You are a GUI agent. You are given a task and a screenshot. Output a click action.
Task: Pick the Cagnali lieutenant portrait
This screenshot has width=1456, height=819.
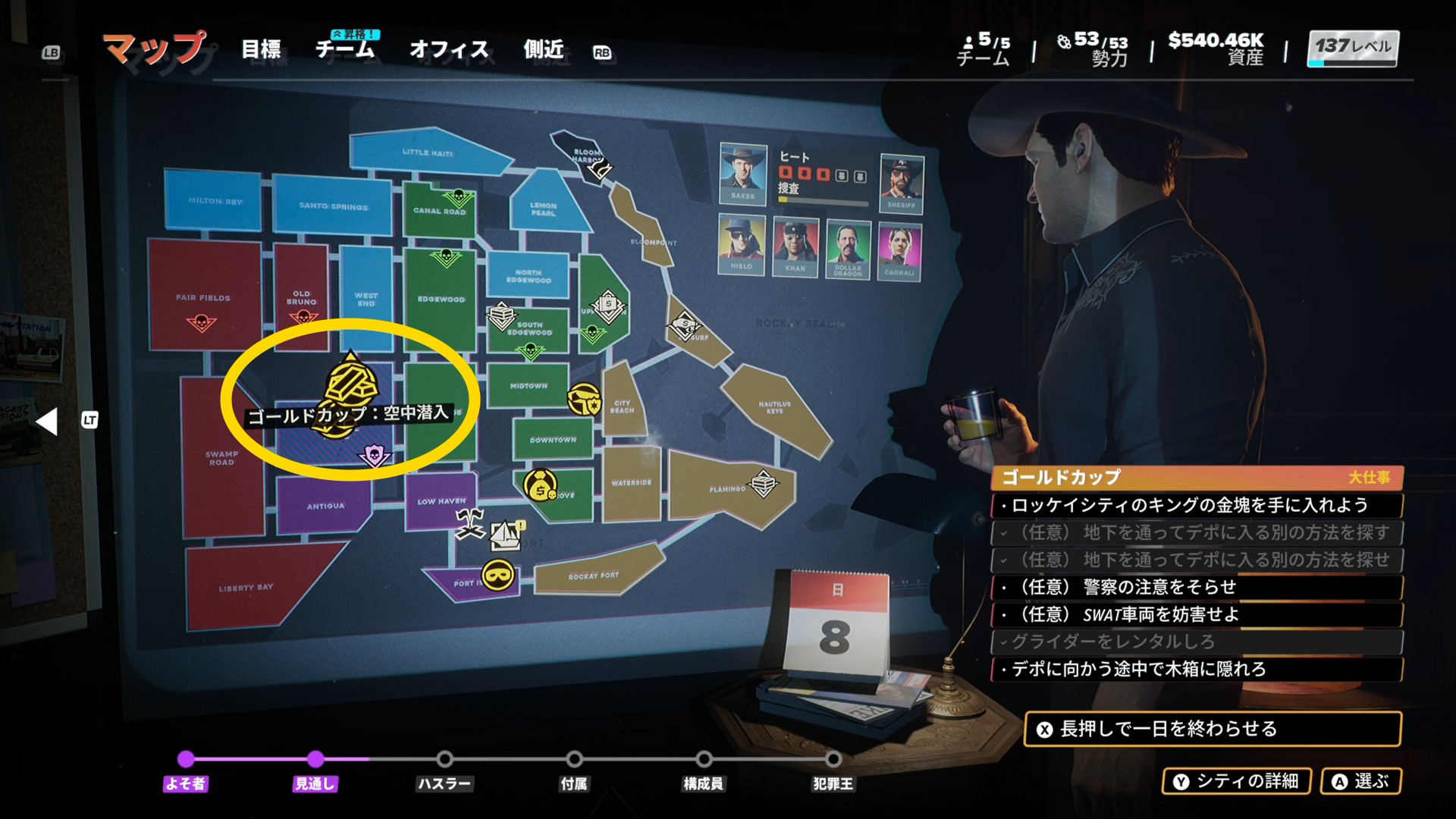tap(899, 251)
